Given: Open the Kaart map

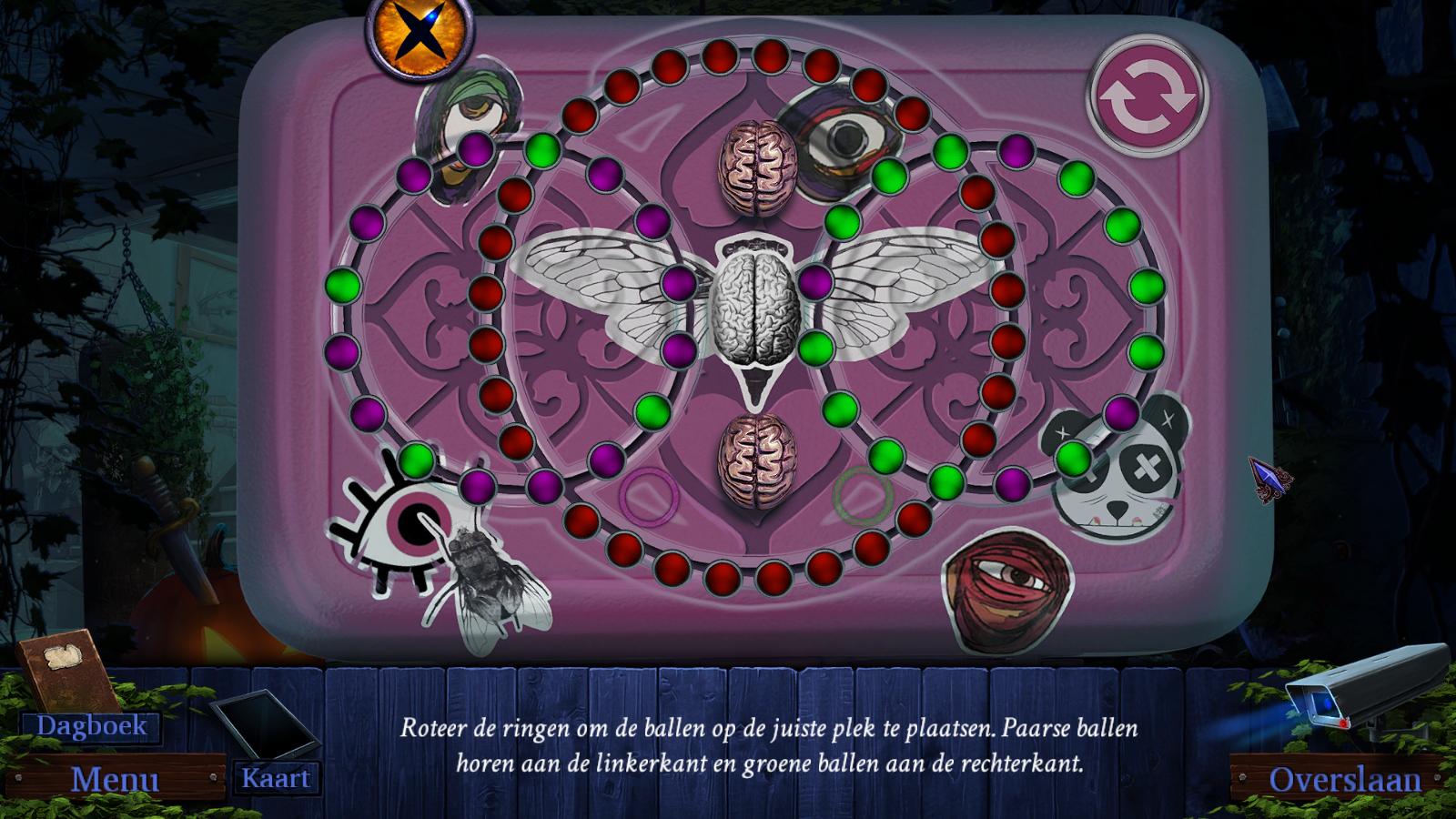Looking at the screenshot, I should [276, 778].
